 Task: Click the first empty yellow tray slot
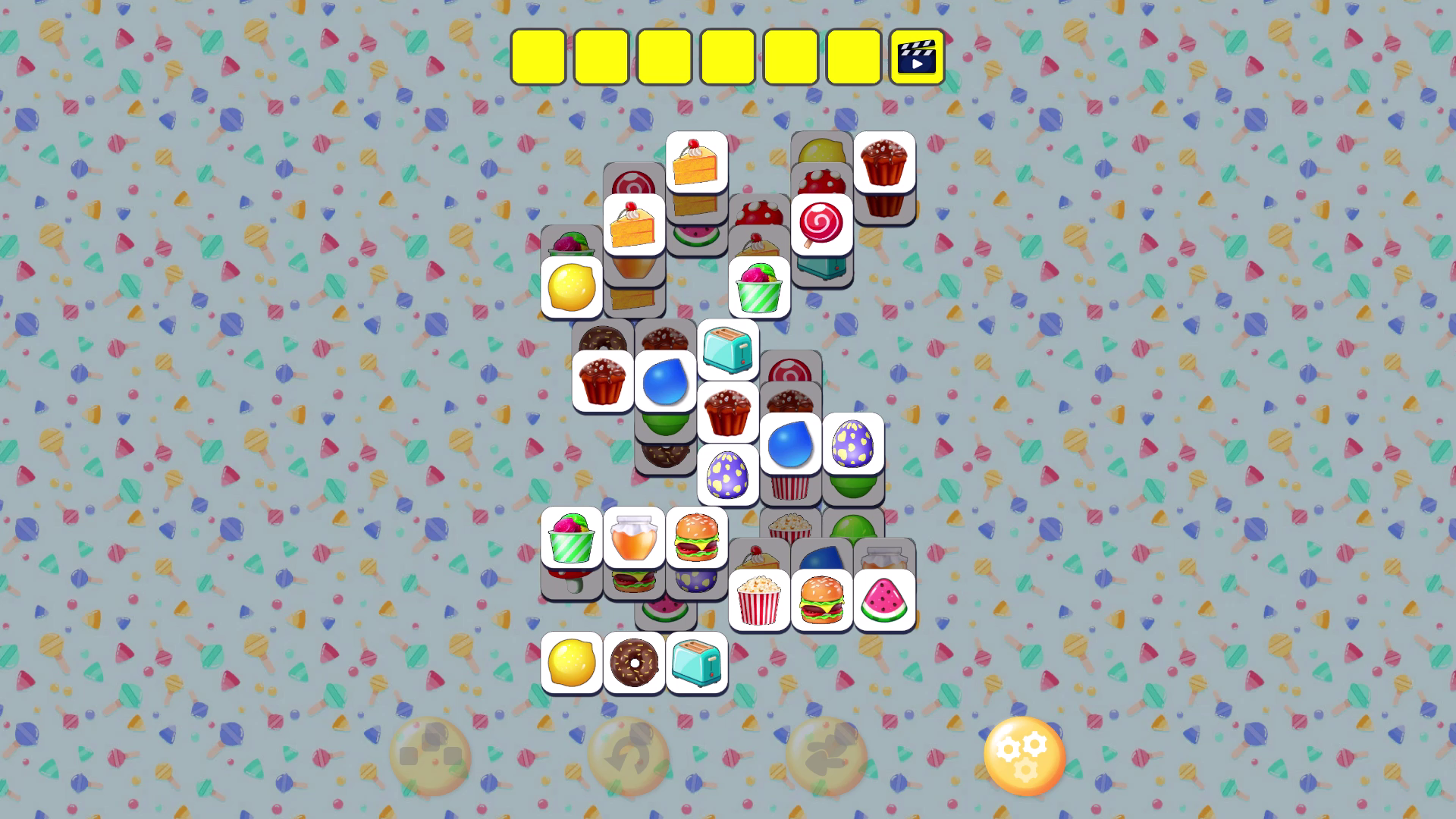[x=540, y=57]
